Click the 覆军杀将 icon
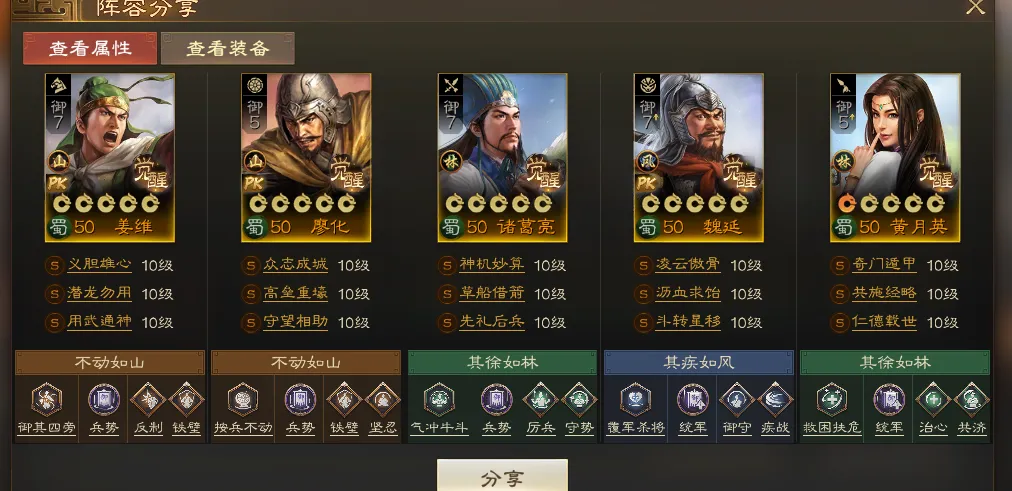 pos(634,404)
